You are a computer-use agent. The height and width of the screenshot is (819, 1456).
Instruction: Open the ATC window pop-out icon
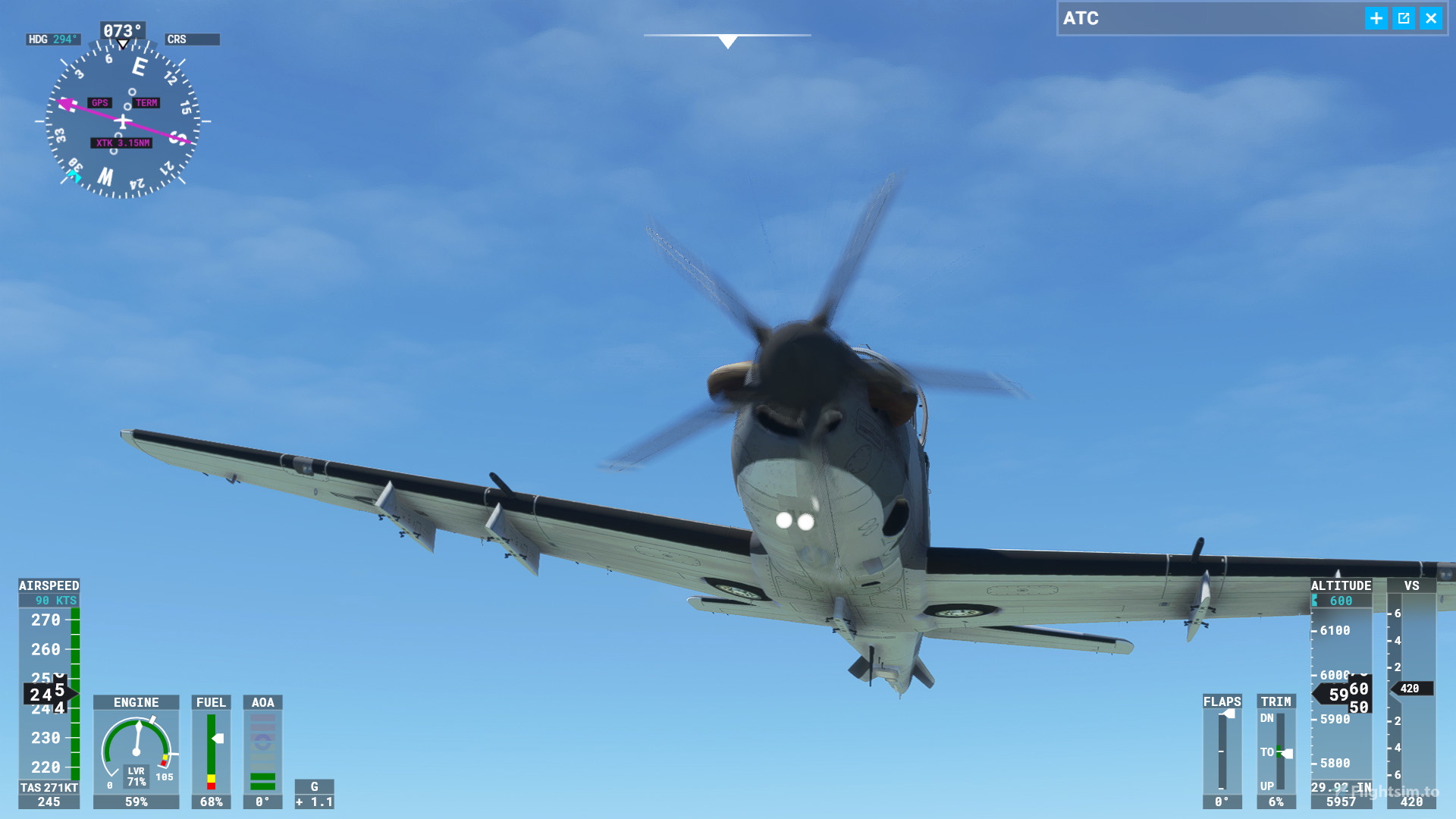[x=1403, y=19]
